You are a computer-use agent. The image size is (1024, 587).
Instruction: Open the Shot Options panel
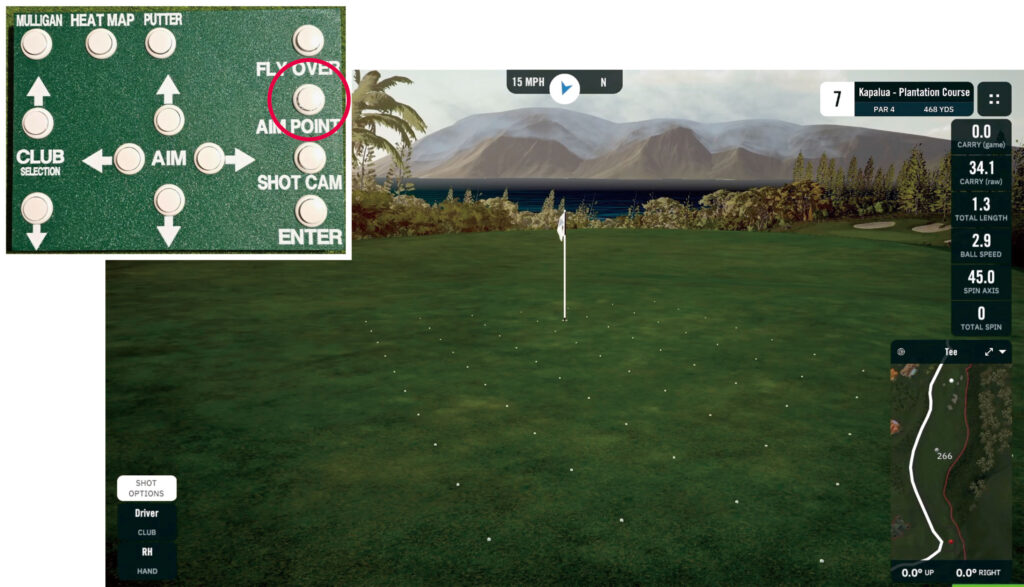pos(146,488)
